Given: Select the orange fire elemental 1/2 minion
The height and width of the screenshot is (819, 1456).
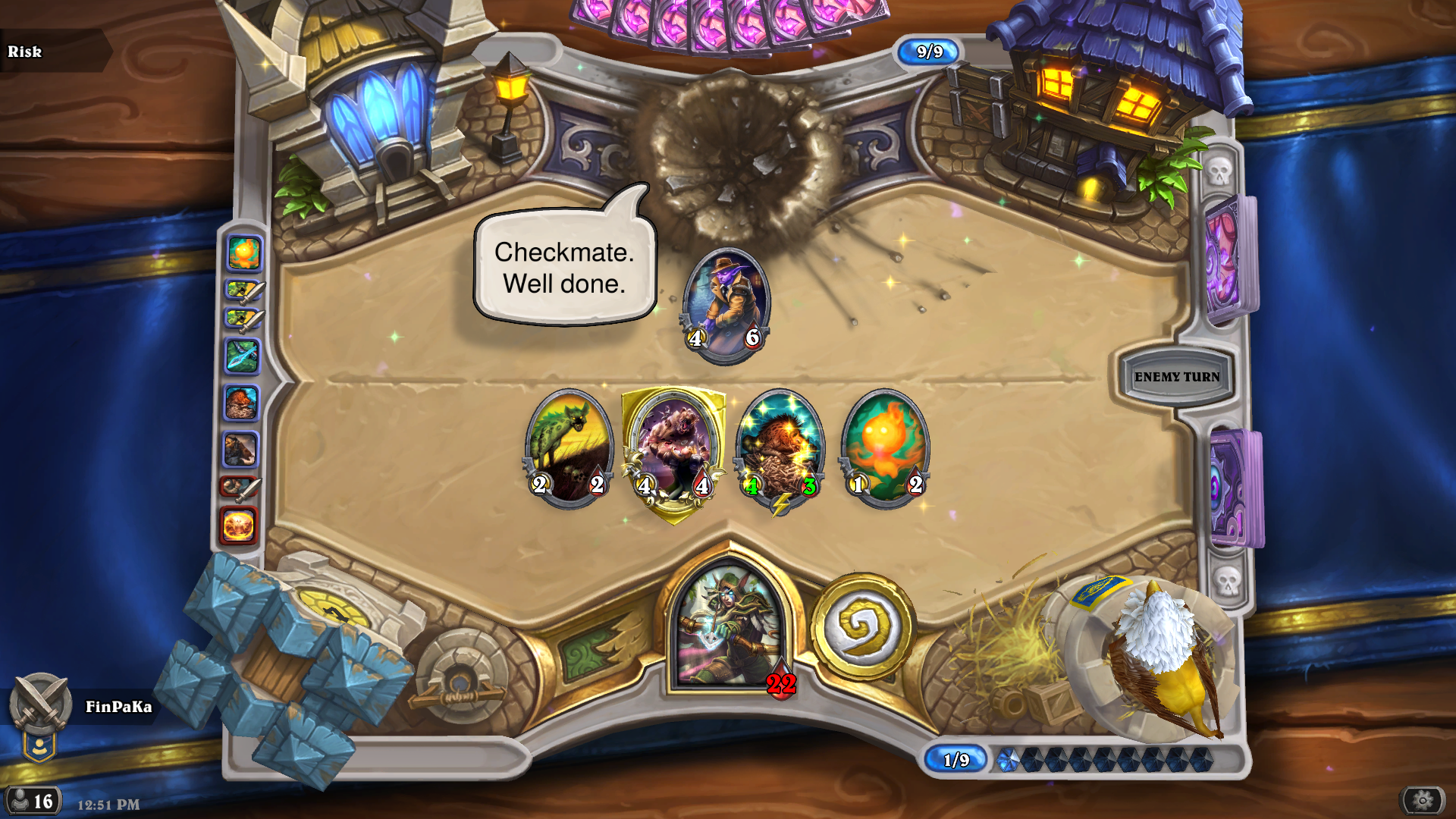Looking at the screenshot, I should 885,447.
